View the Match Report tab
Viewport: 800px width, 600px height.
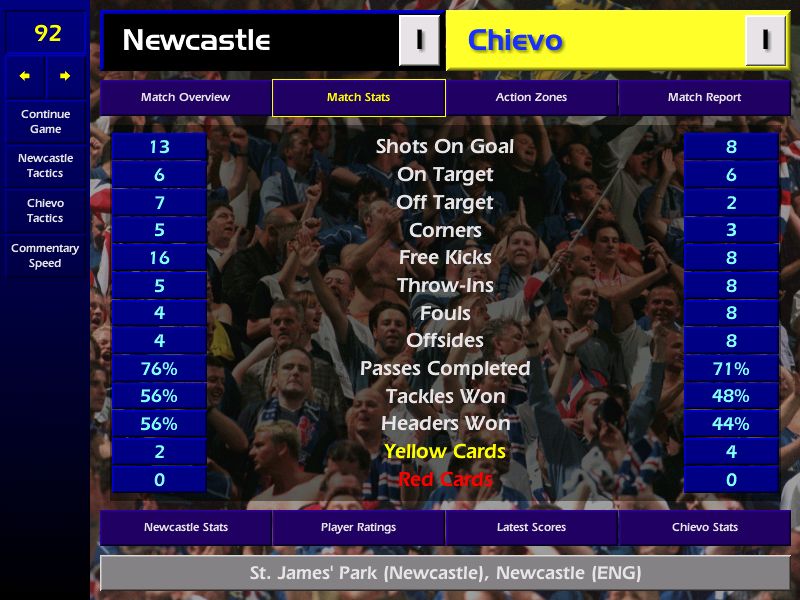point(704,98)
